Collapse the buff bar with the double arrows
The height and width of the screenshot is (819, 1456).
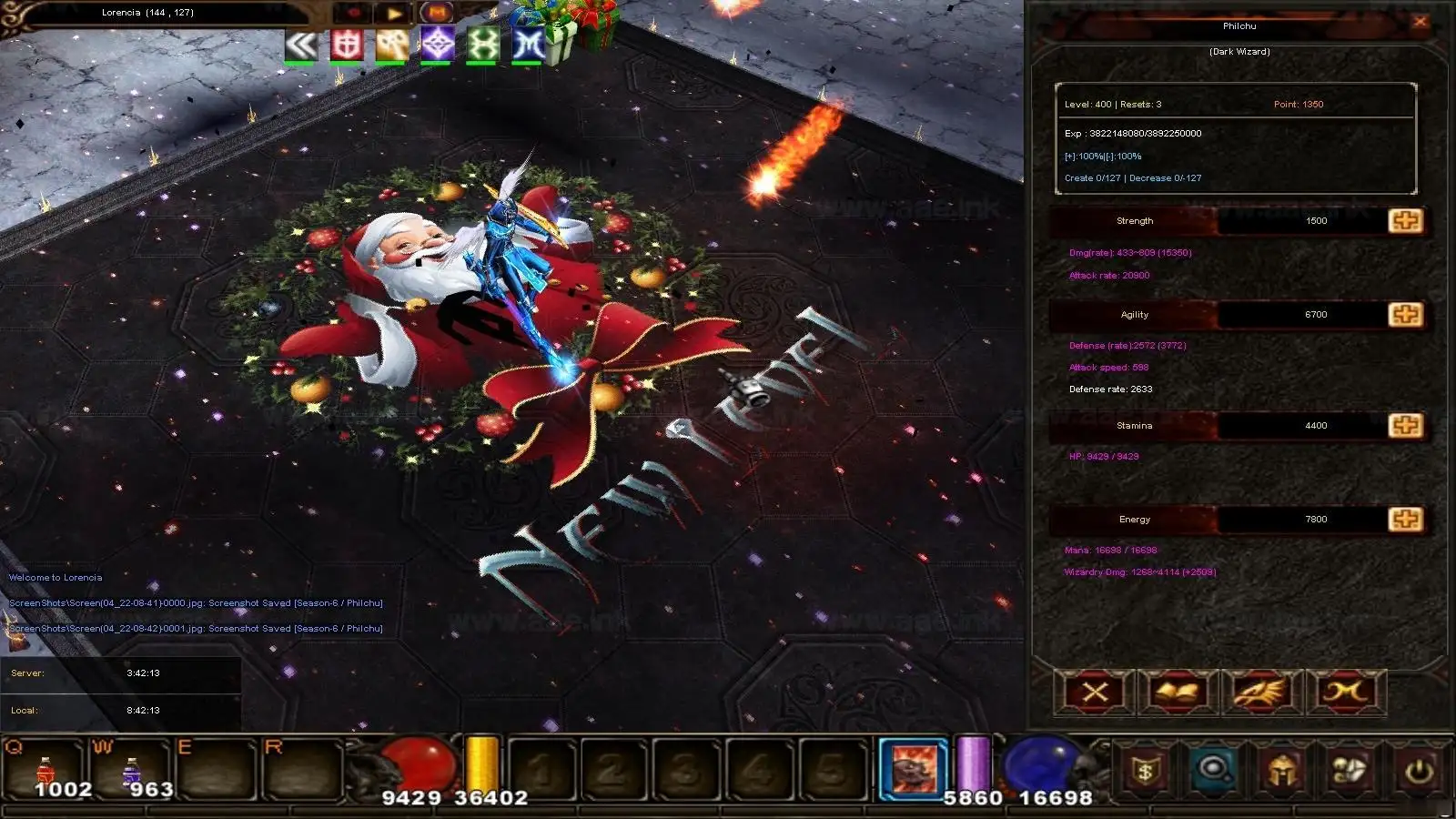pos(300,45)
